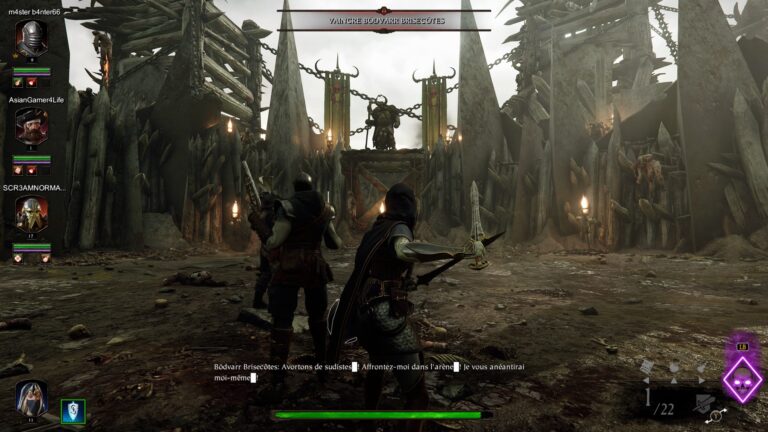Click the Vaincre Bödvarr Brisecôtes objective banner

(383, 20)
